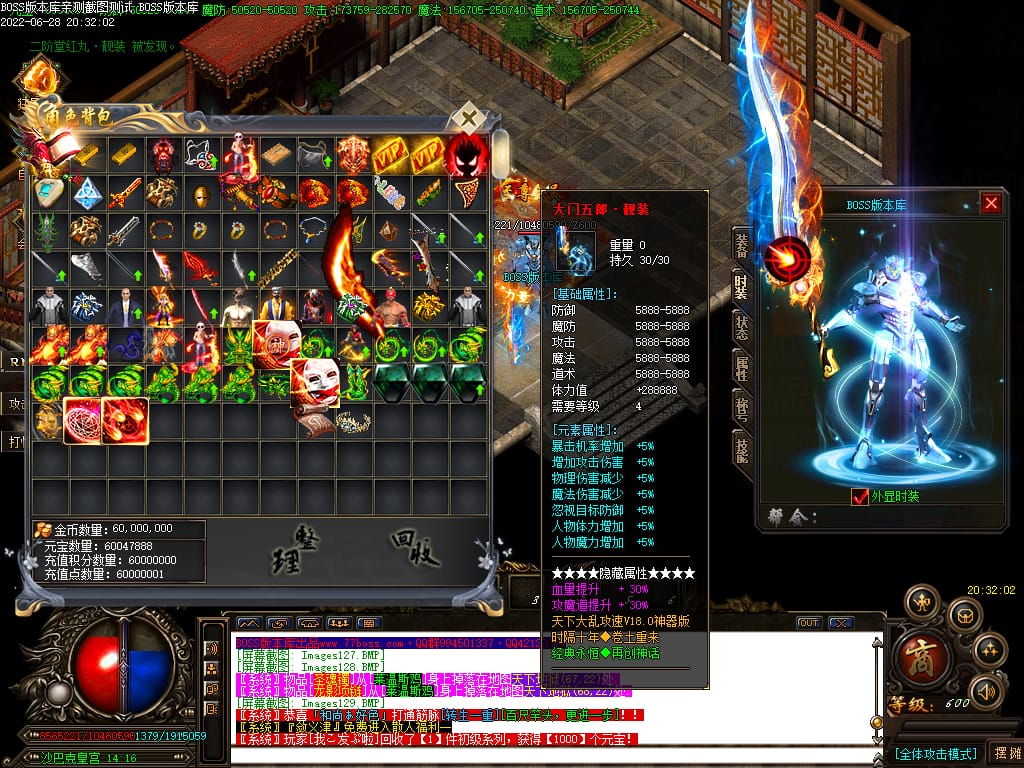Close the character equipment panel

[x=990, y=204]
